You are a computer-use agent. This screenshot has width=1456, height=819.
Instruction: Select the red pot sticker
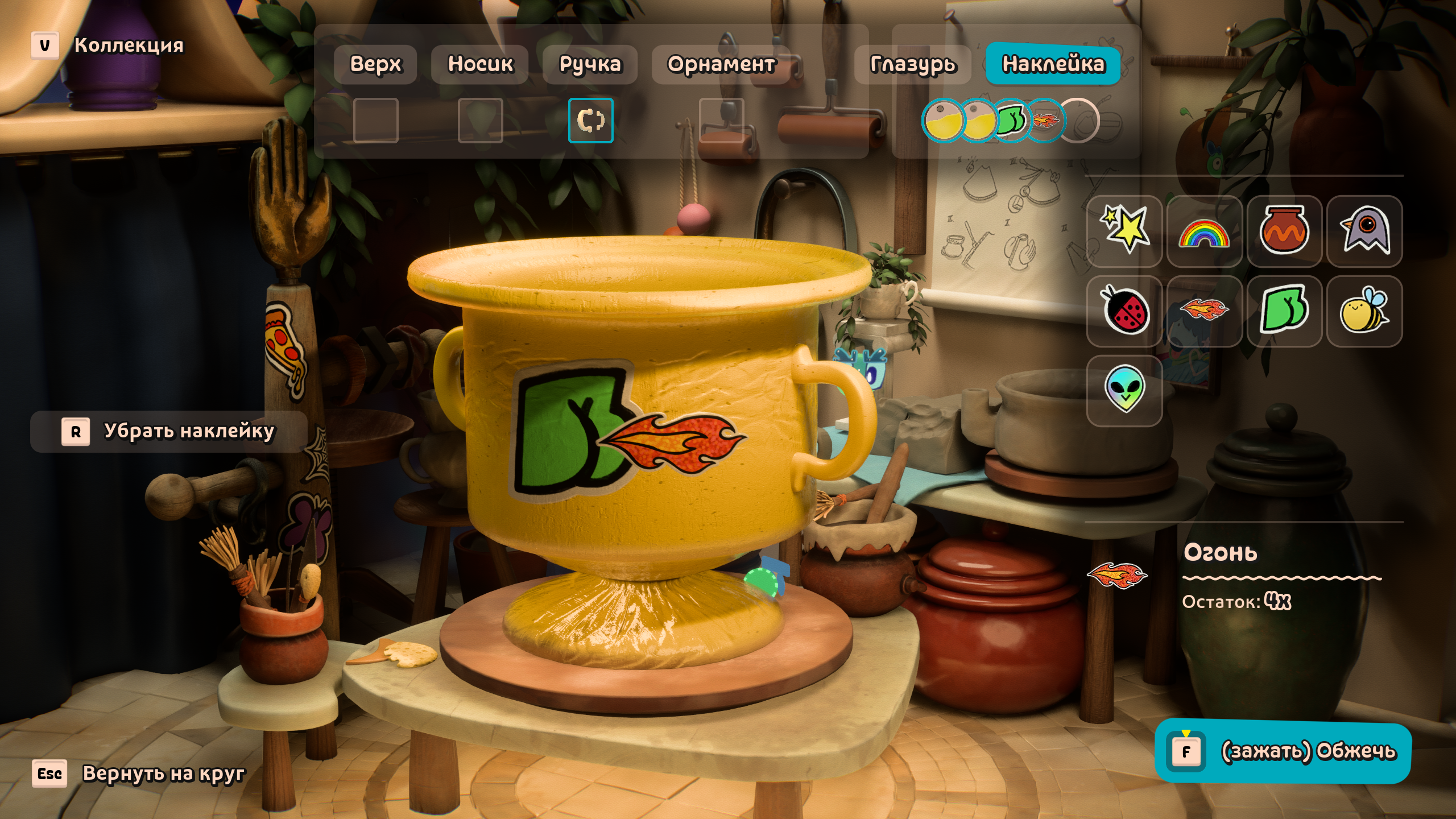pos(1284,230)
